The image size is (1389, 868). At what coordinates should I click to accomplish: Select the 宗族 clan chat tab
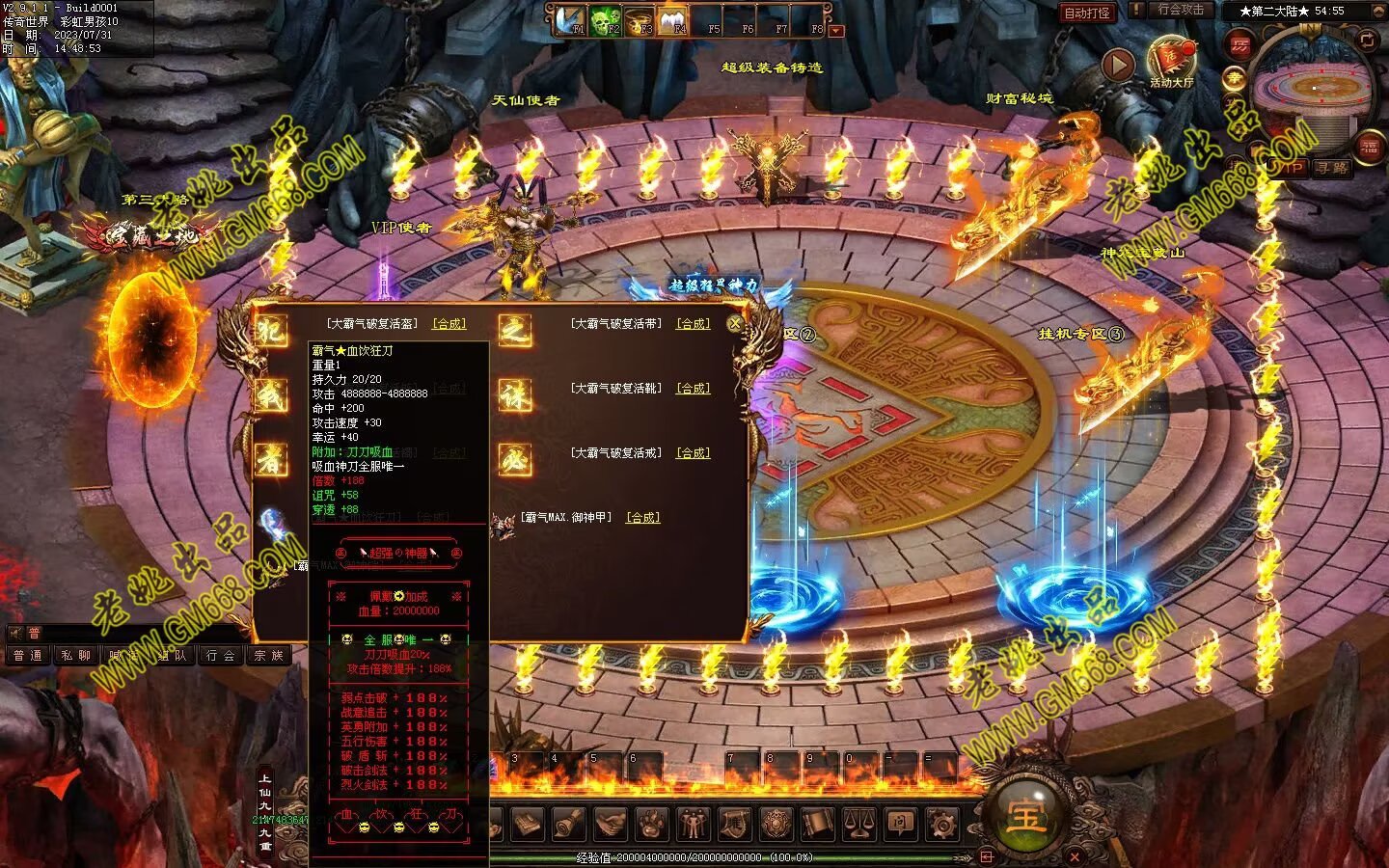pos(268,656)
